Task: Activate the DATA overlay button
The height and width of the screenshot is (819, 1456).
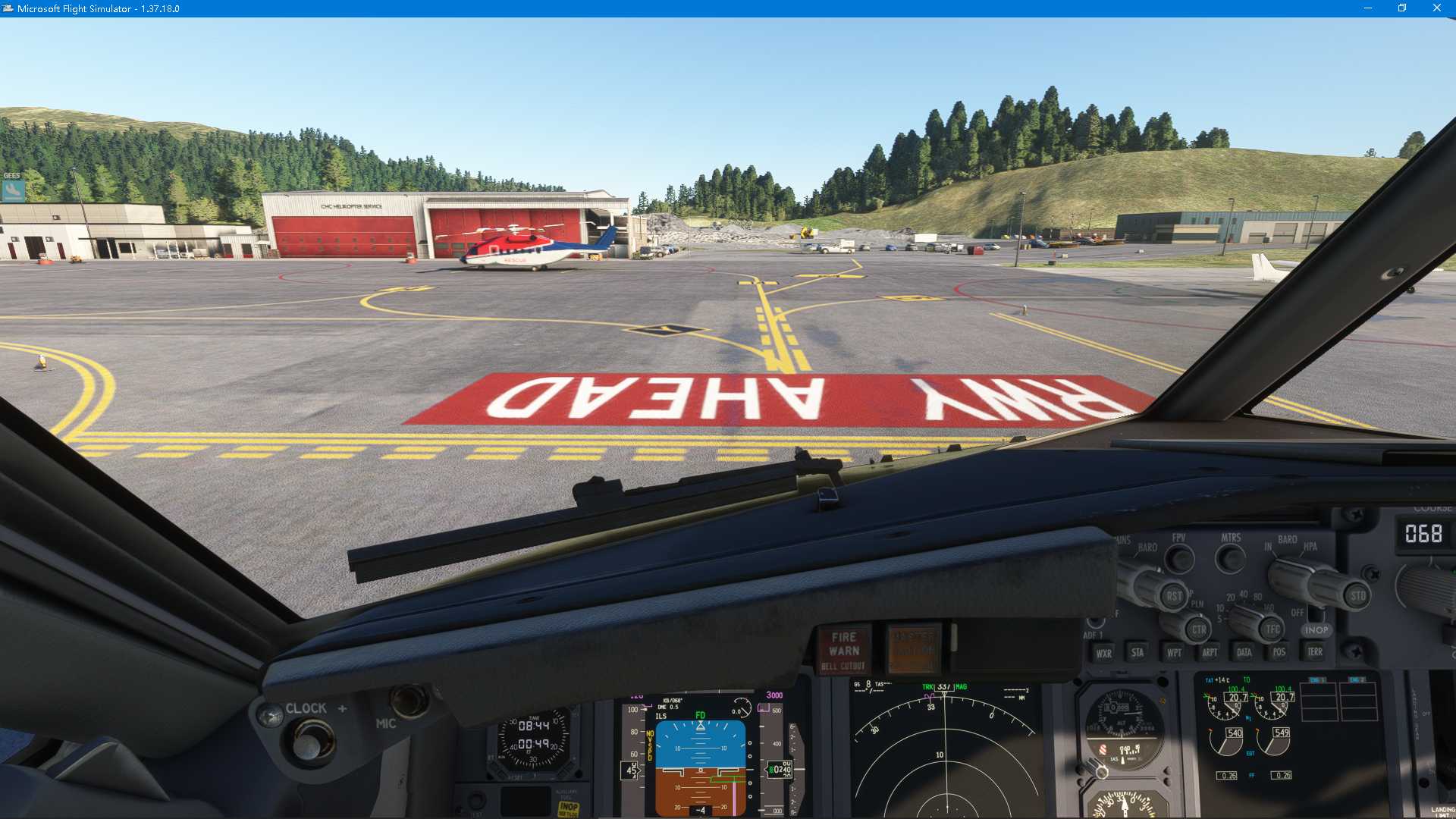Action: [1244, 651]
